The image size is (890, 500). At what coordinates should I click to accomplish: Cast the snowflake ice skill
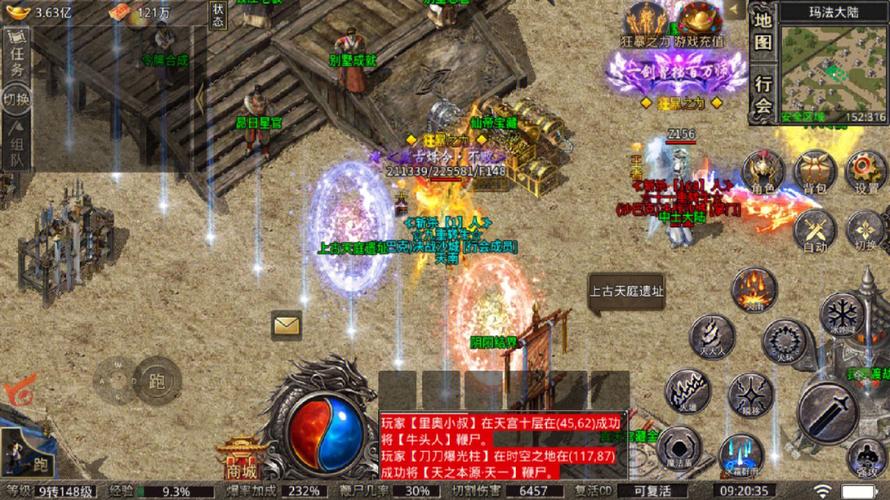(842, 313)
